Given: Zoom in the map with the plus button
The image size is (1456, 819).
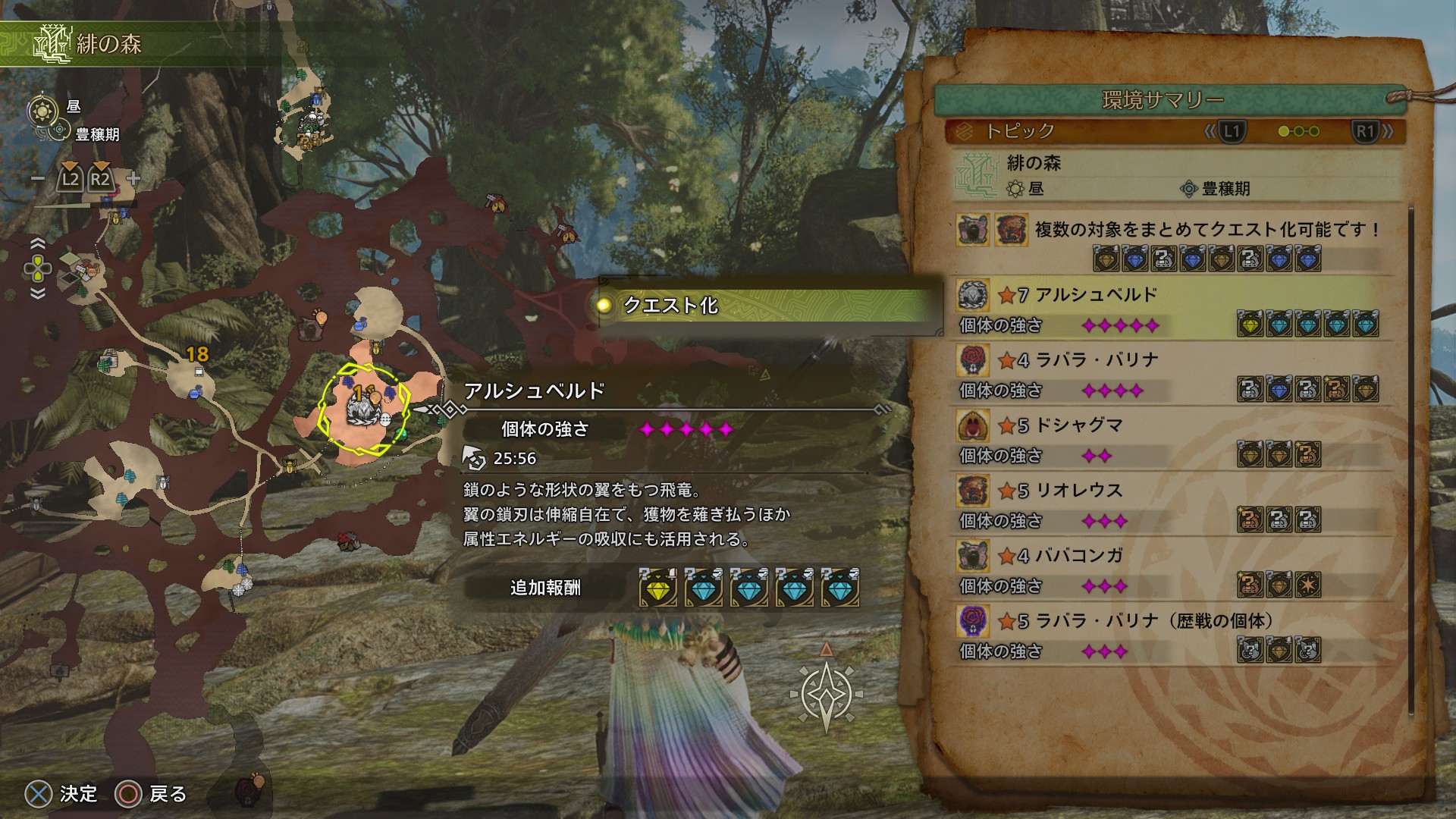Looking at the screenshot, I should coord(133,180).
